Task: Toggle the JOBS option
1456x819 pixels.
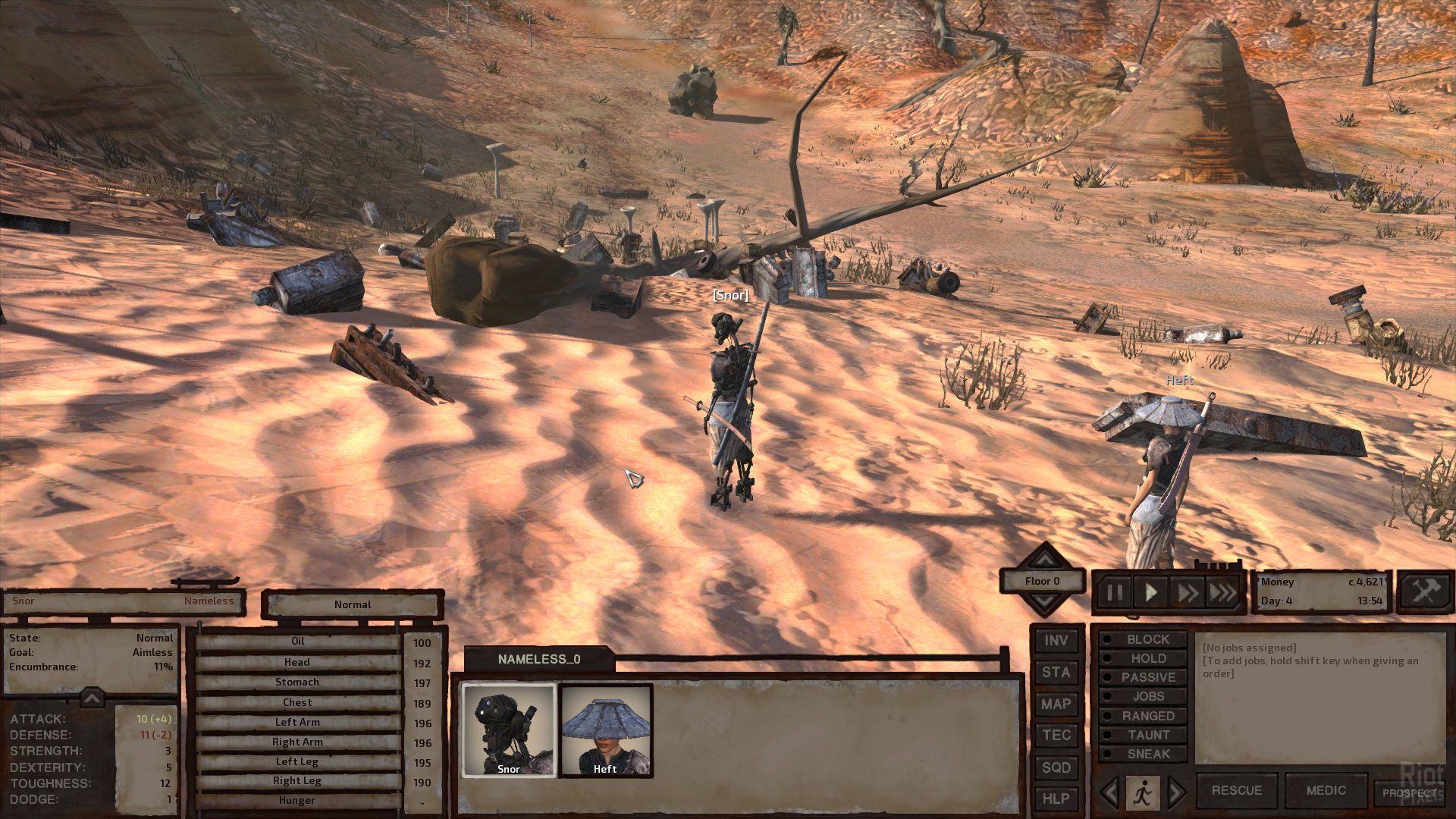Action: [x=1143, y=697]
